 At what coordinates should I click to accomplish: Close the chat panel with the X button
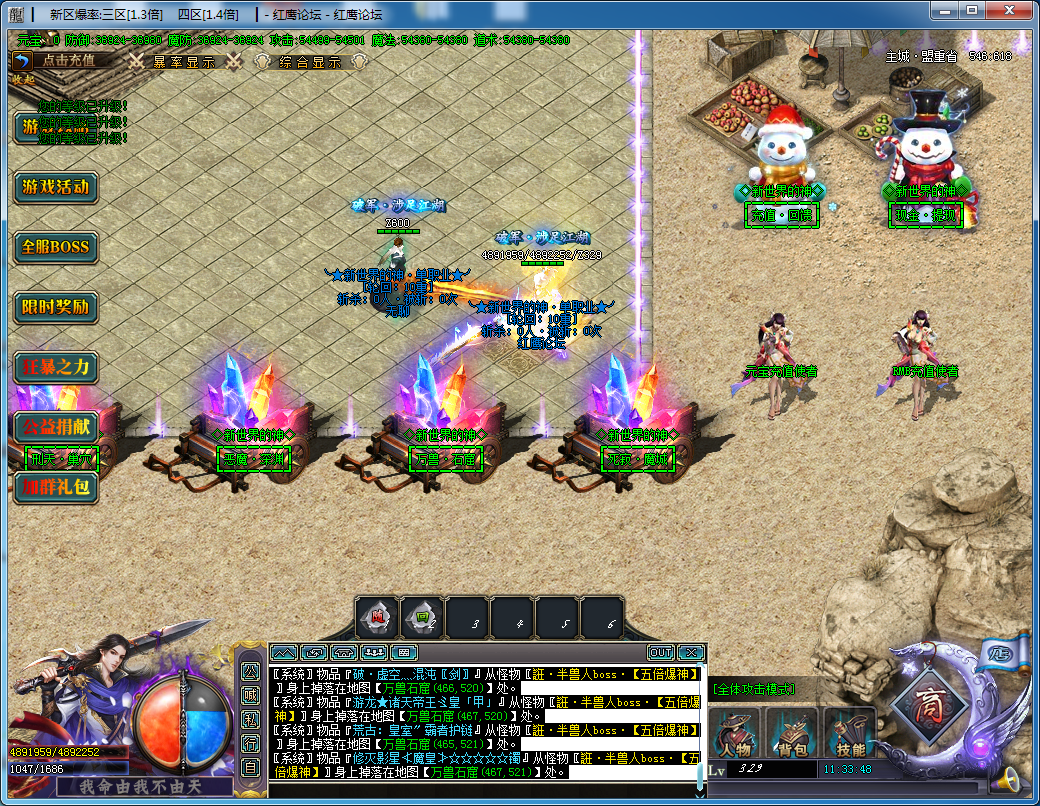(x=690, y=653)
